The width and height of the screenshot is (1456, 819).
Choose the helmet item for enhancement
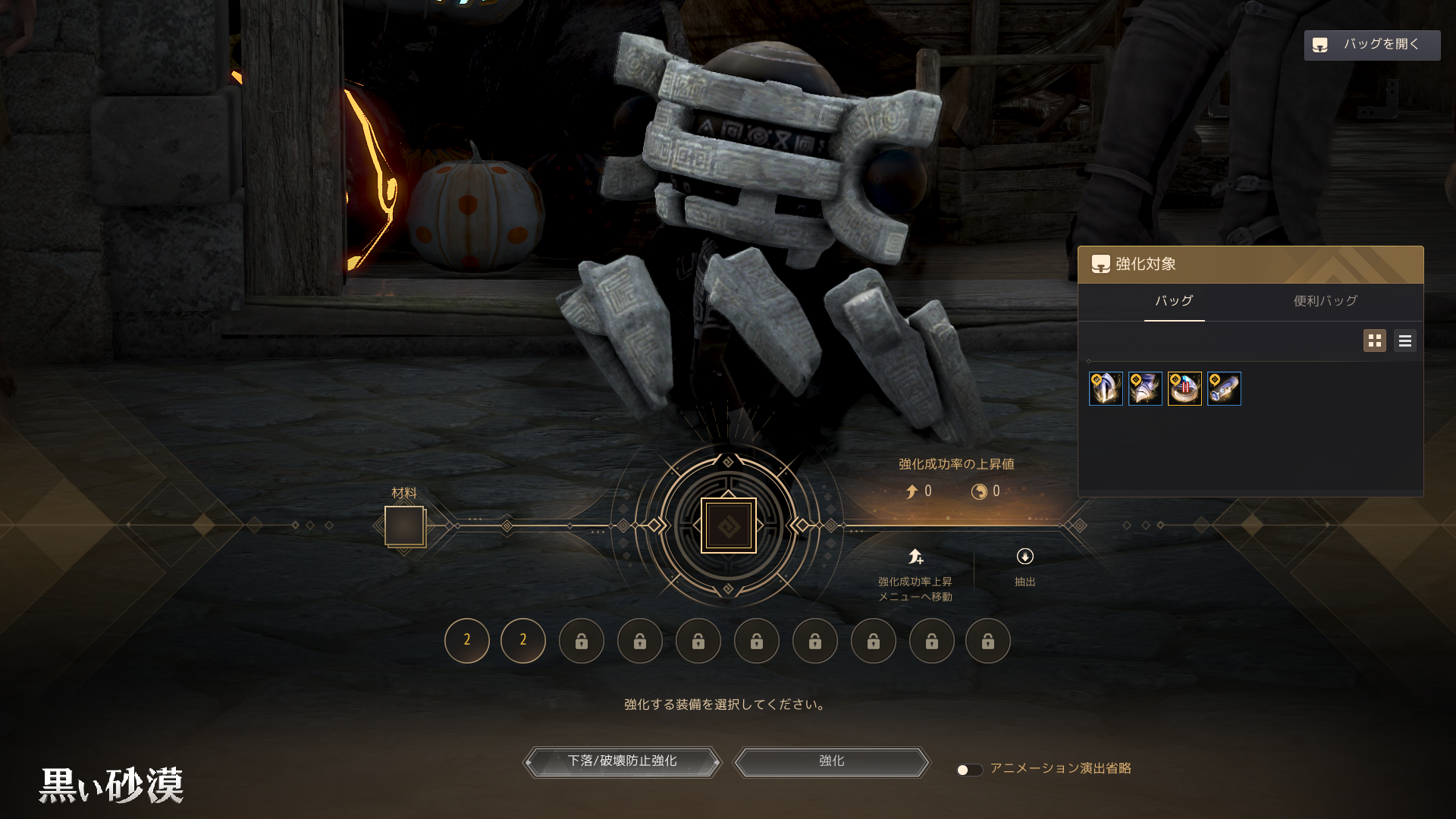click(x=1106, y=389)
